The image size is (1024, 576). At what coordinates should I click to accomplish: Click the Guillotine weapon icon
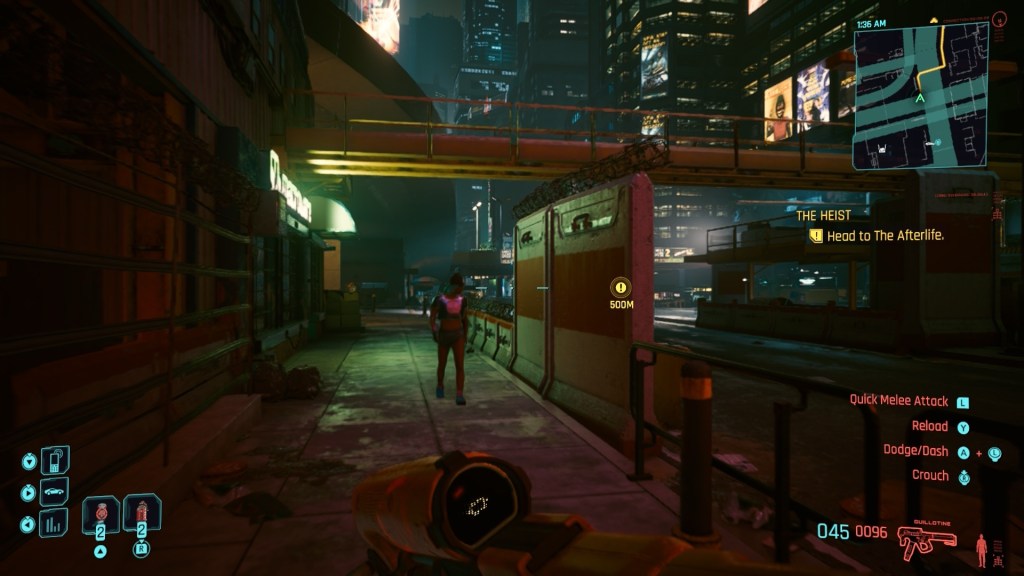click(x=927, y=541)
